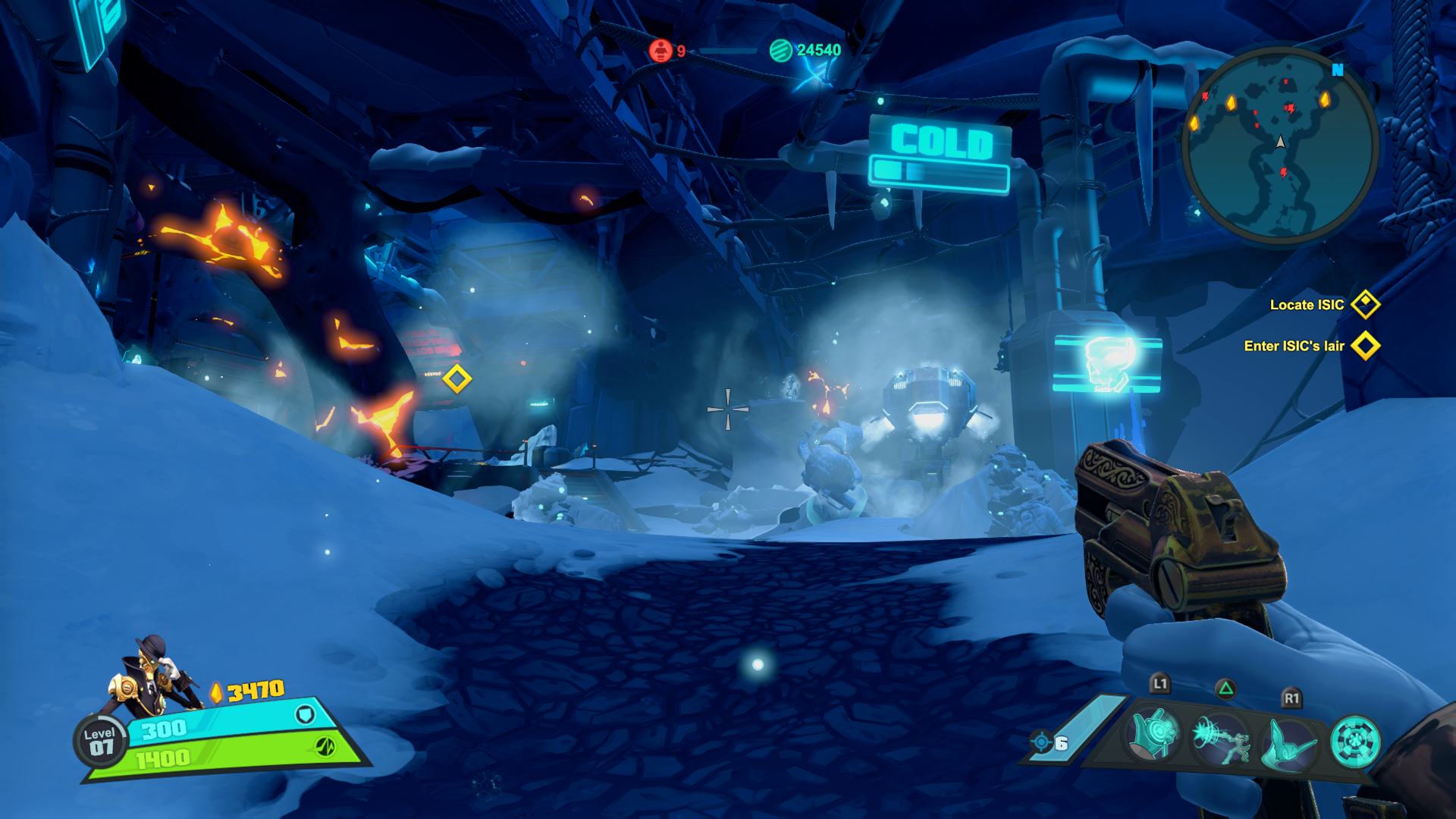Click the Level 07 badge

click(100, 741)
